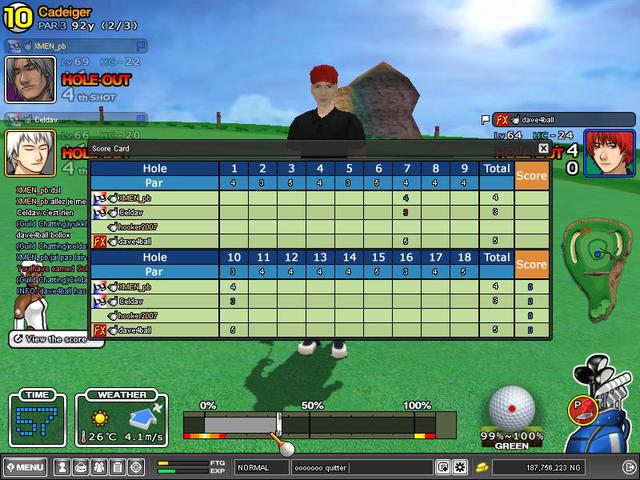This screenshot has height=480, width=640.
Task: Close the Score Card window
Action: click(x=543, y=148)
